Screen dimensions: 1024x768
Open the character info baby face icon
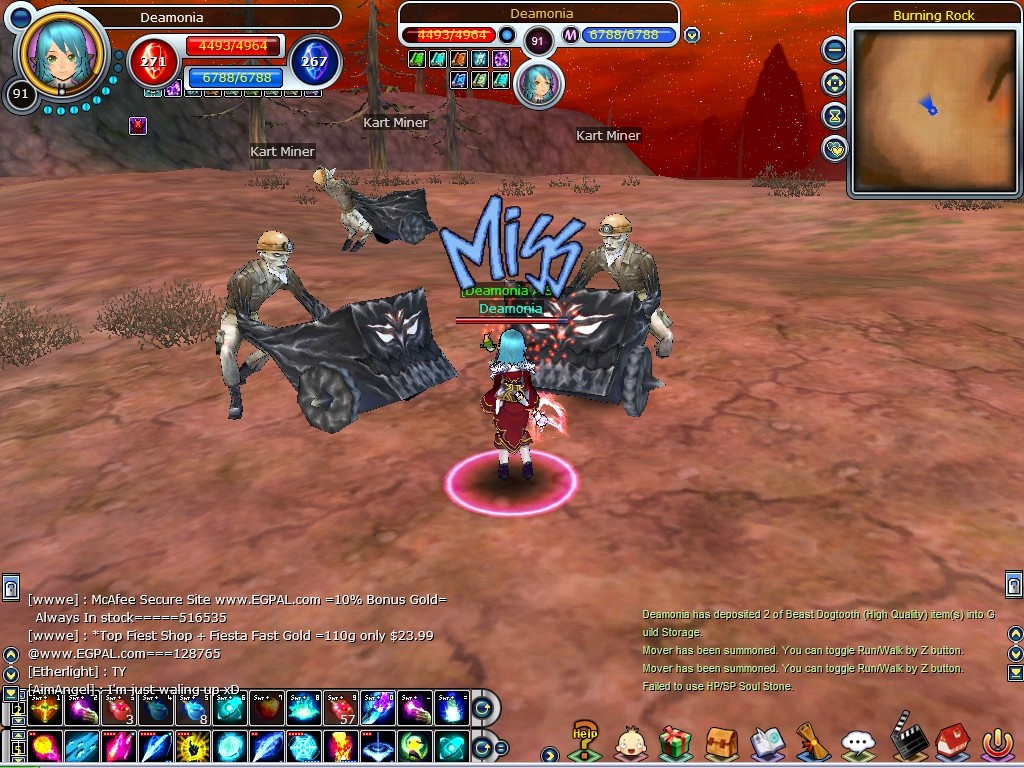click(x=630, y=743)
